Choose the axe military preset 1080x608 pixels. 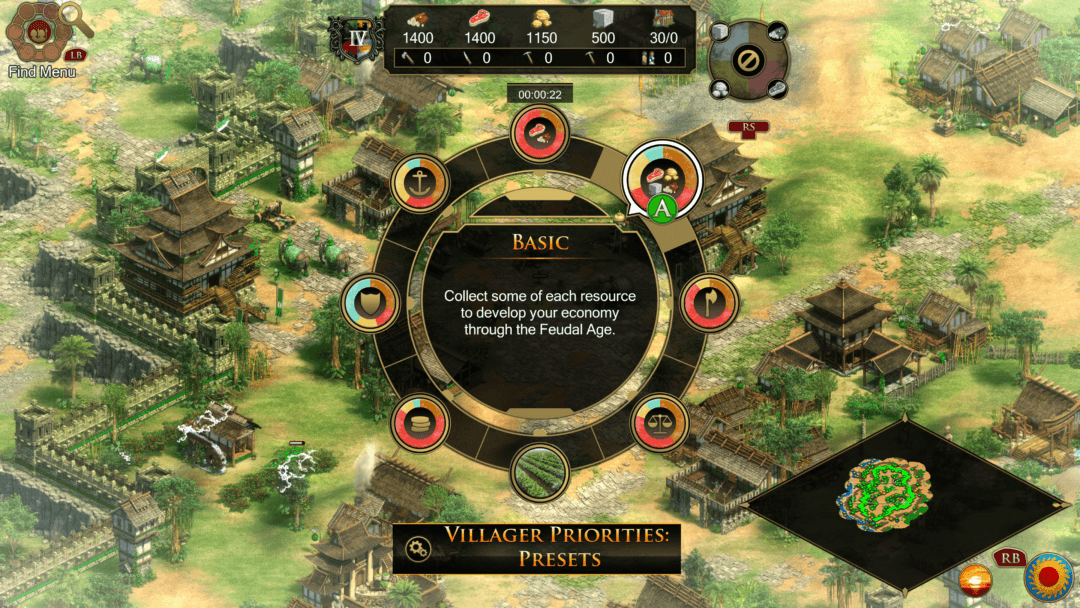click(710, 302)
